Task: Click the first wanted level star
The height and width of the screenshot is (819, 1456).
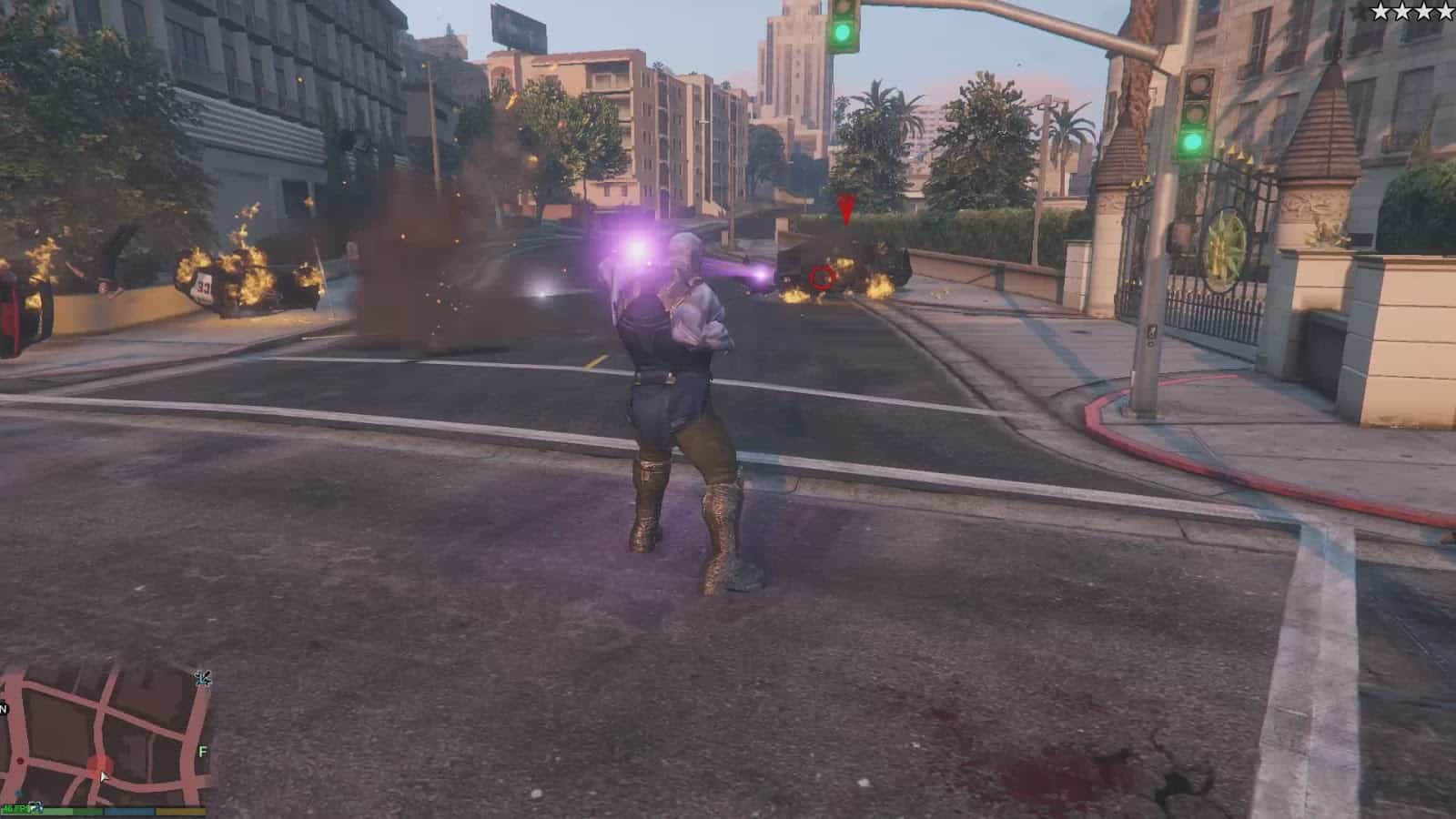Action: [1380, 11]
